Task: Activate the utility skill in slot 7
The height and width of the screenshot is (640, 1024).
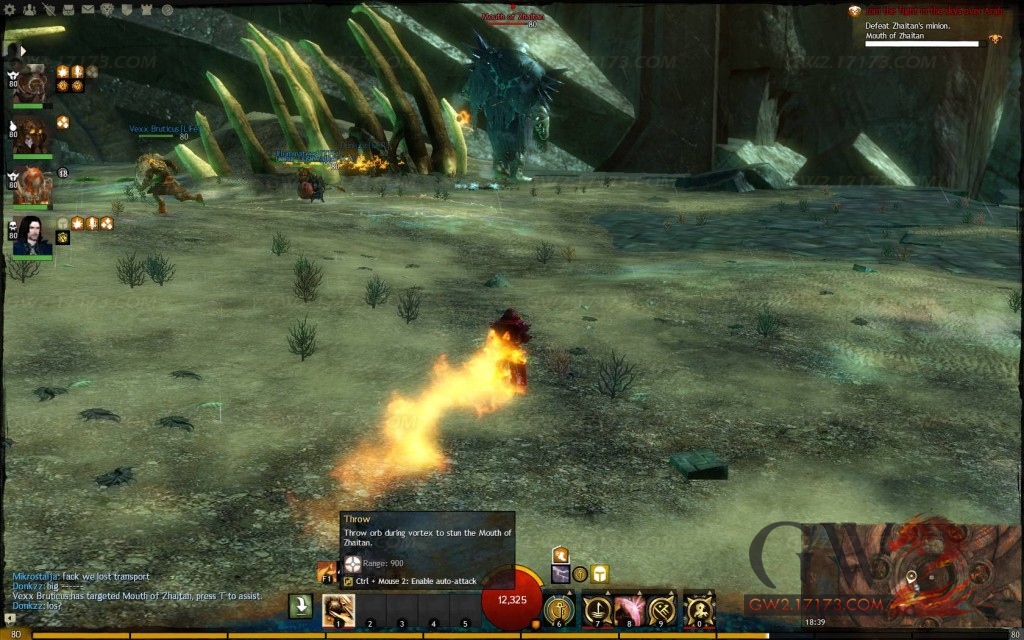Action: click(597, 609)
